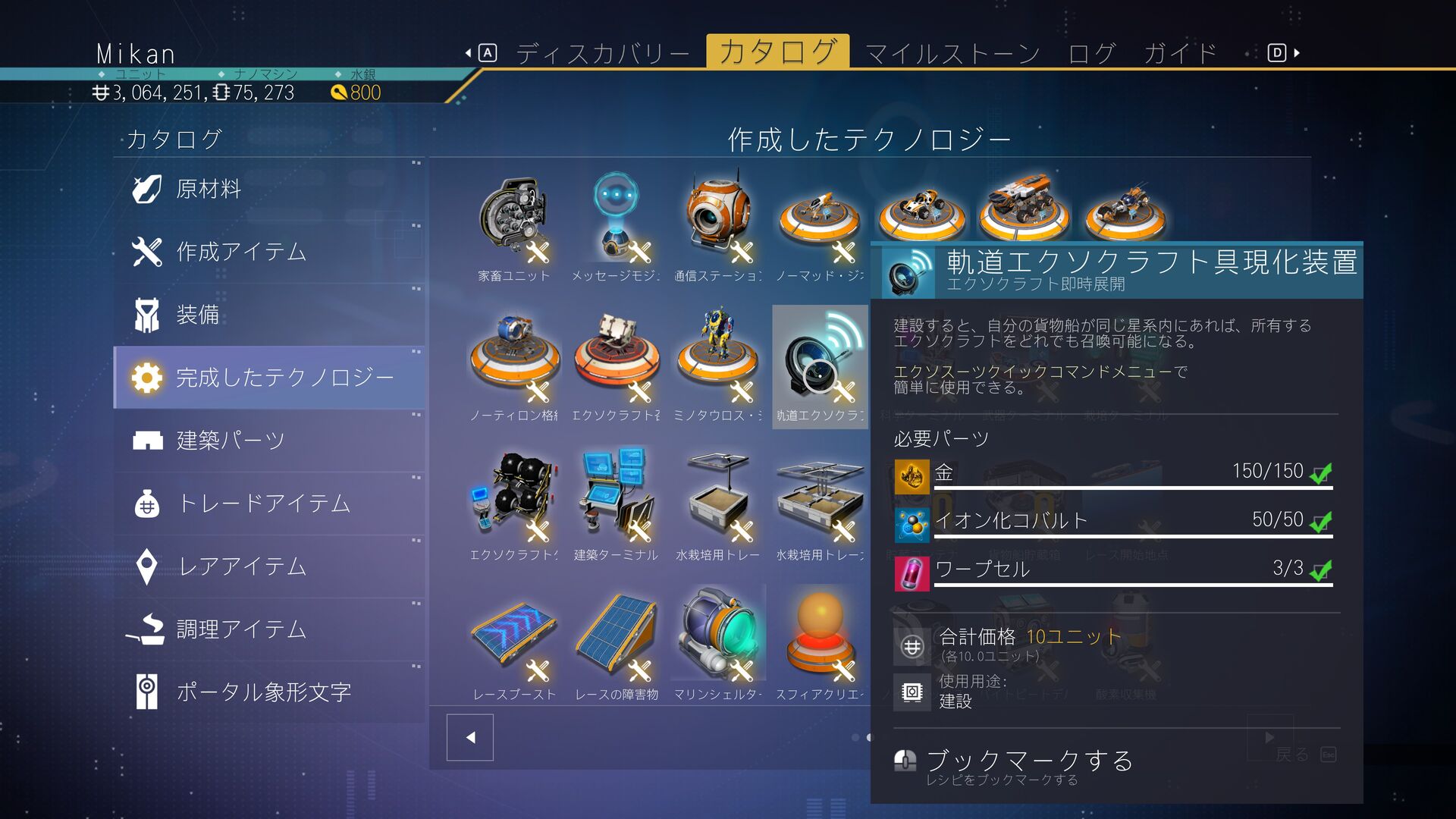The height and width of the screenshot is (819, 1456).
Task: Select the 原材料 raw materials category icon
Action: point(147,190)
